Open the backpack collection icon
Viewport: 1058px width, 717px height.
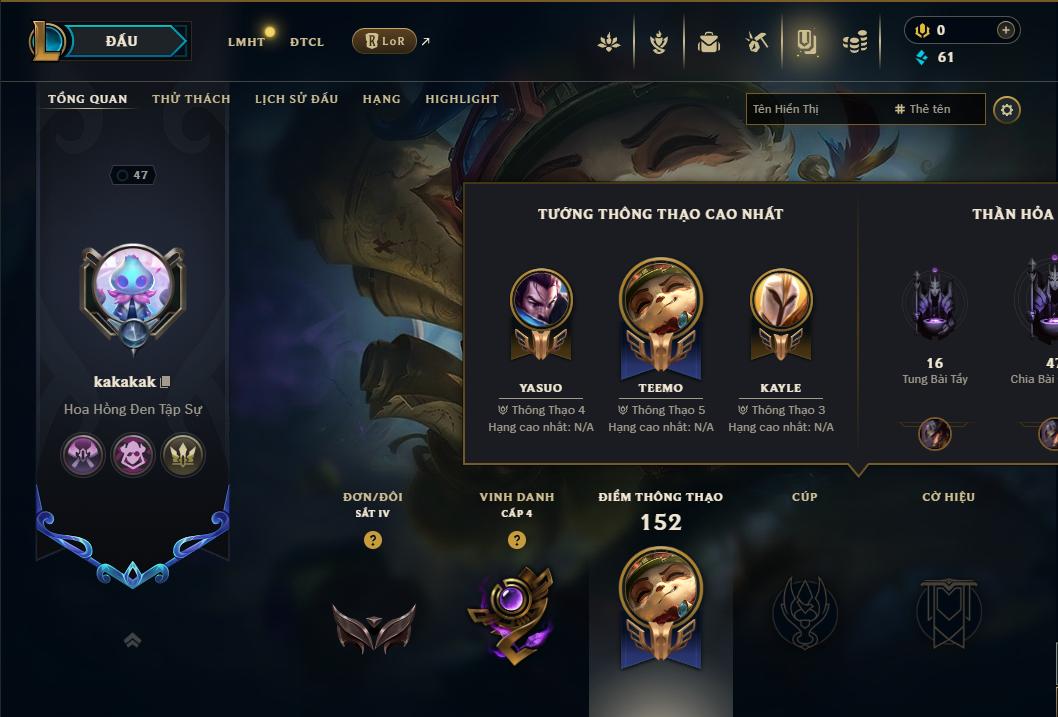[x=709, y=42]
